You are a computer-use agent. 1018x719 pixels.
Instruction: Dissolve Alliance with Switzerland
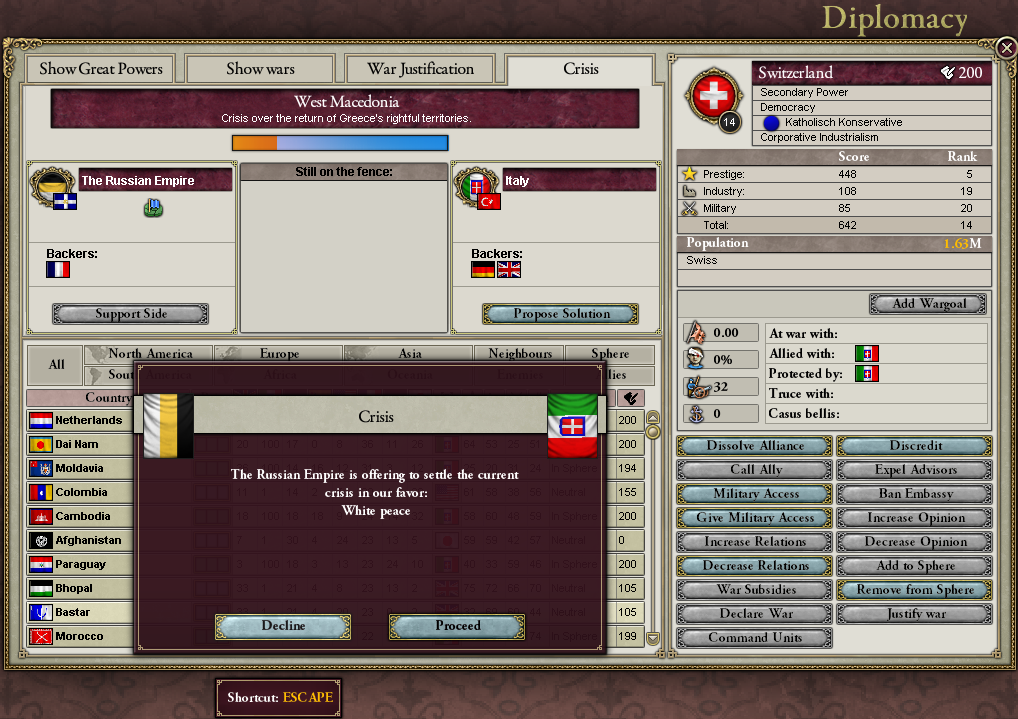pos(755,446)
